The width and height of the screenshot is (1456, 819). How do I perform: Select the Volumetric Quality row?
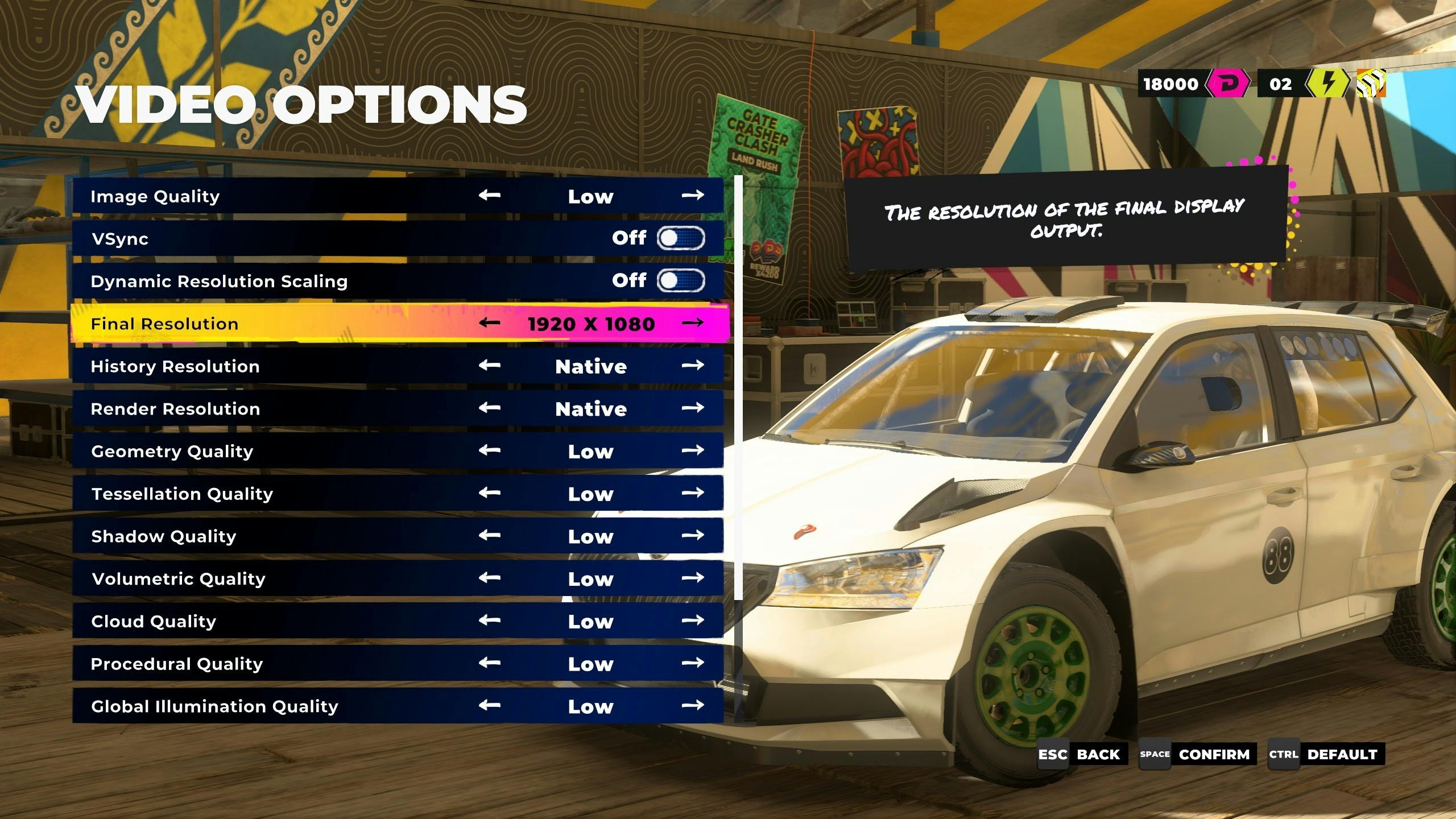tap(284, 578)
